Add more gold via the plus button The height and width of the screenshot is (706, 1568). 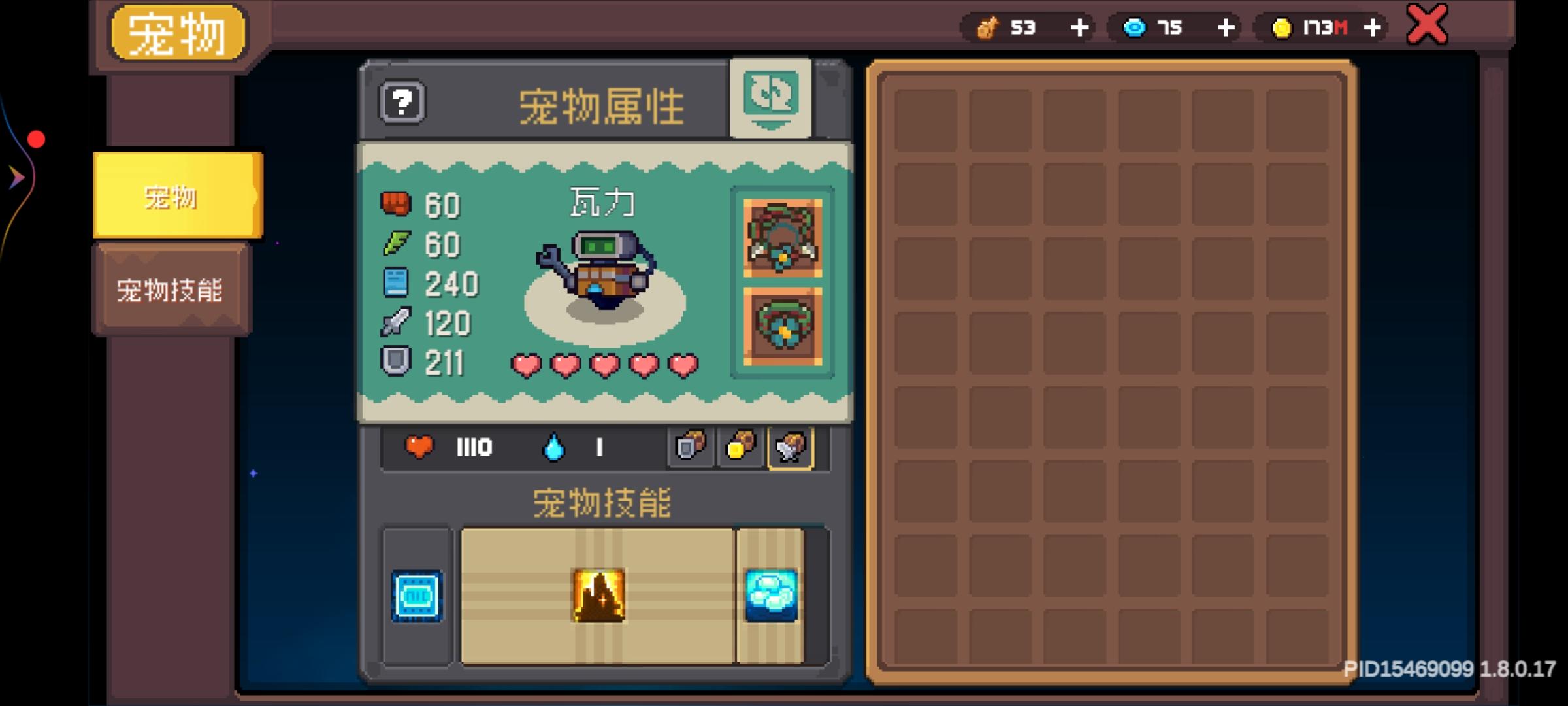1371,27
